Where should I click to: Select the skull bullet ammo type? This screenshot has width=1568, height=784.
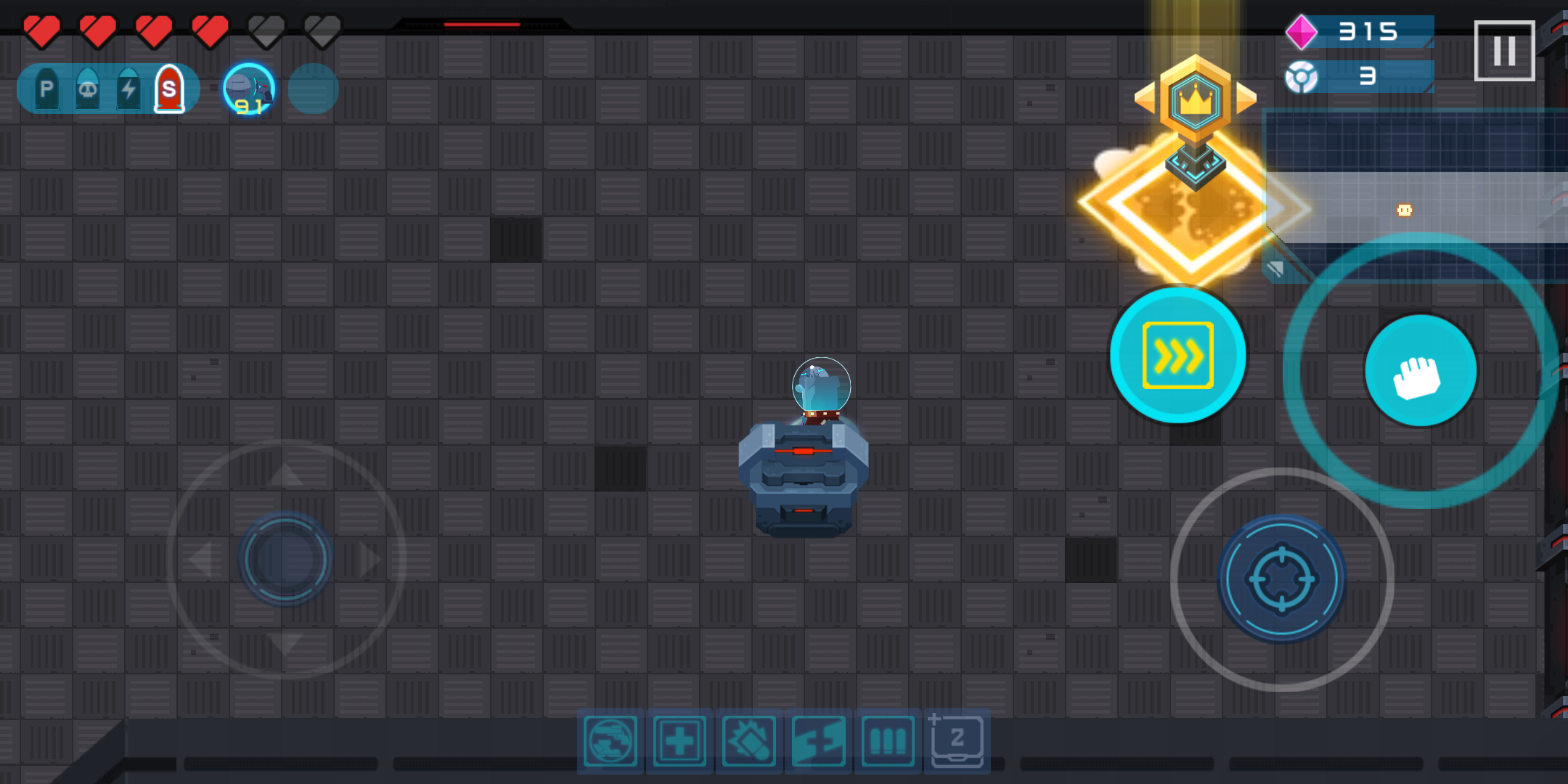(x=87, y=88)
